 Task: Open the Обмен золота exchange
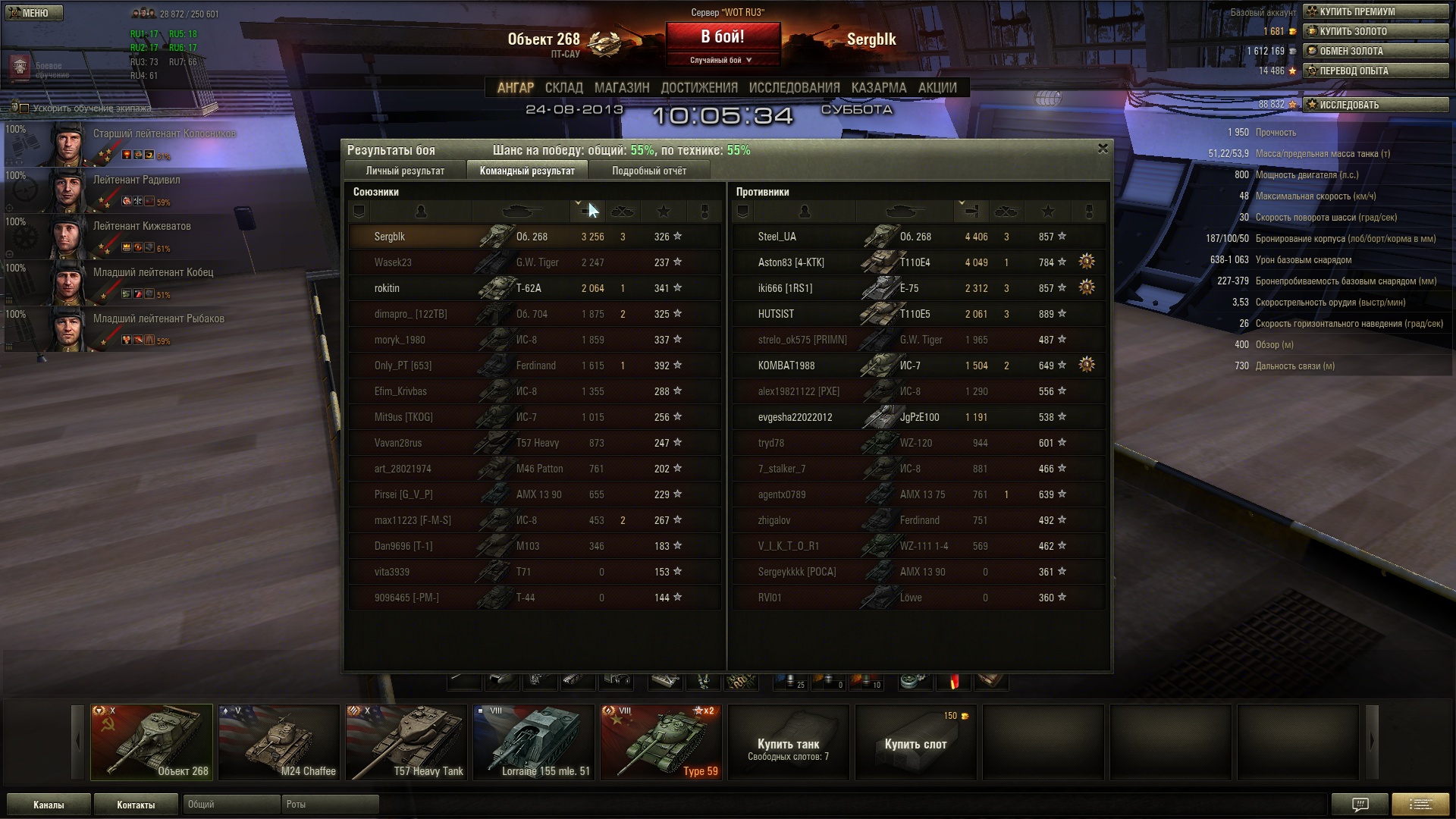point(1375,51)
